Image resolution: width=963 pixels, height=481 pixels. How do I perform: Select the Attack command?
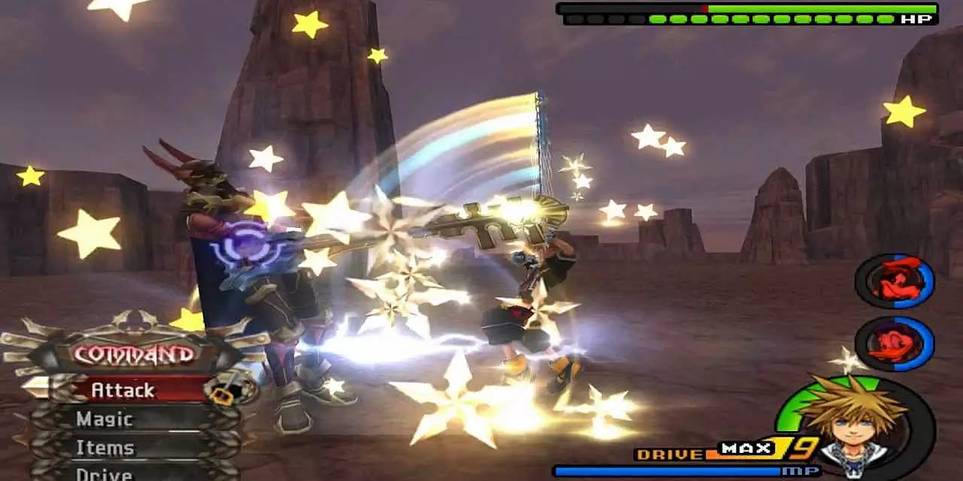pos(123,390)
